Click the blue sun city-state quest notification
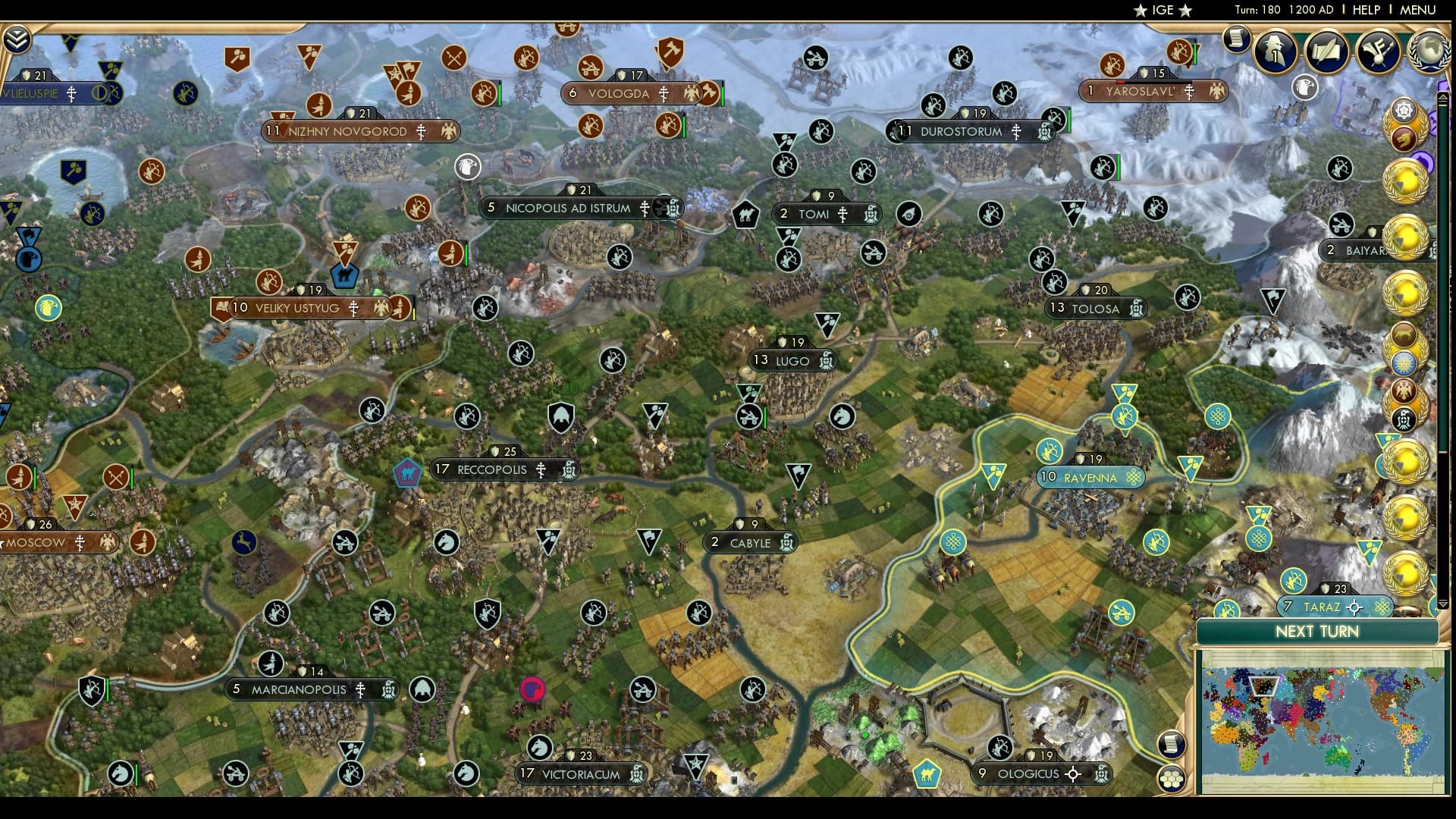Image resolution: width=1456 pixels, height=819 pixels. 1405,362
